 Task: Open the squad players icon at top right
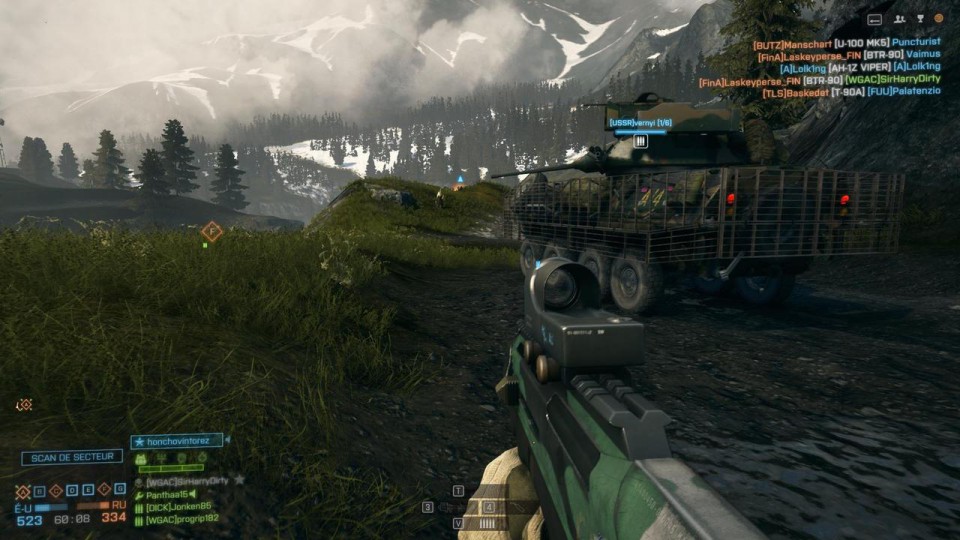[x=899, y=18]
